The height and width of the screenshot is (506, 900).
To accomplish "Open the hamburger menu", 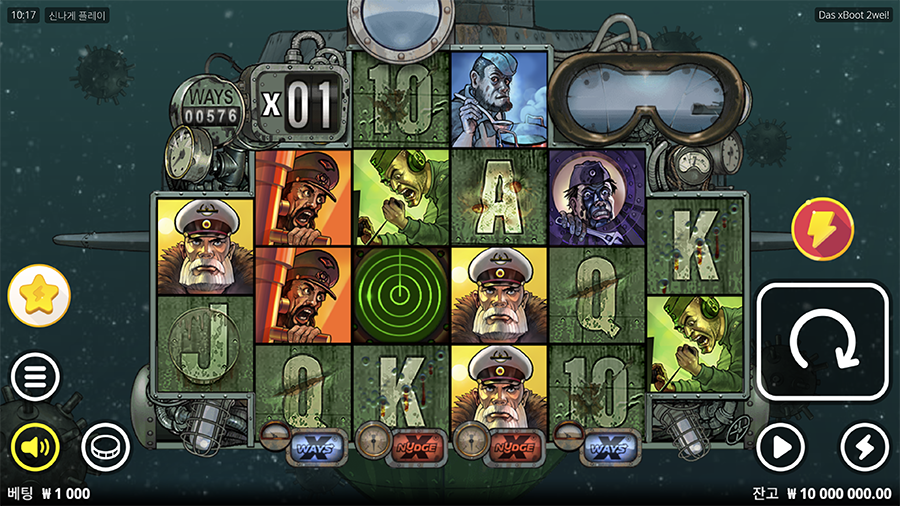I will click(35, 378).
